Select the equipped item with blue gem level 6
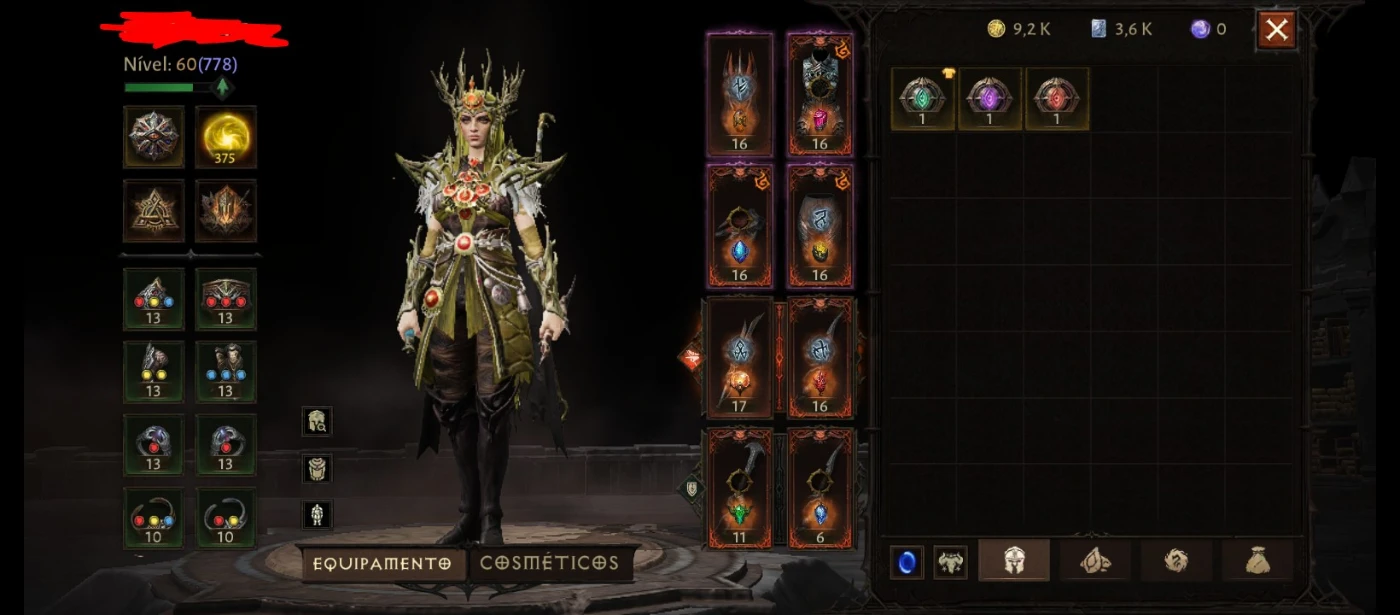 click(x=820, y=489)
